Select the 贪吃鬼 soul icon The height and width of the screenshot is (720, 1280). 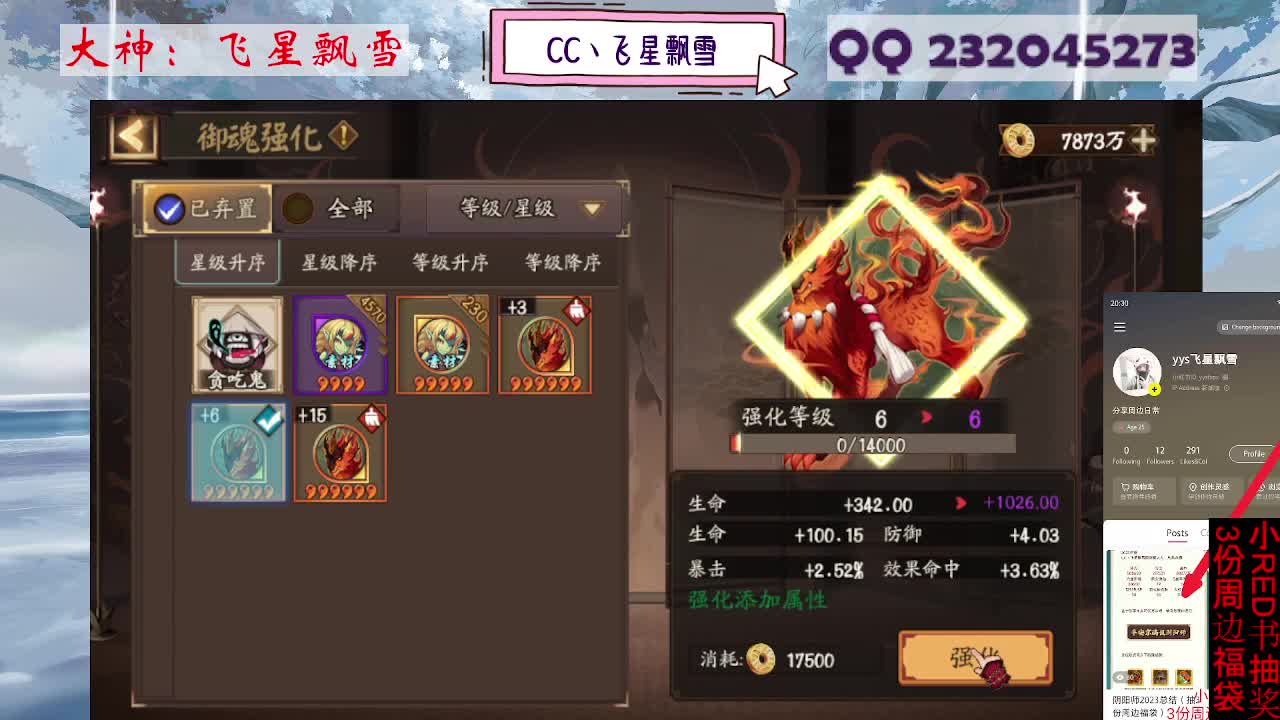(238, 346)
